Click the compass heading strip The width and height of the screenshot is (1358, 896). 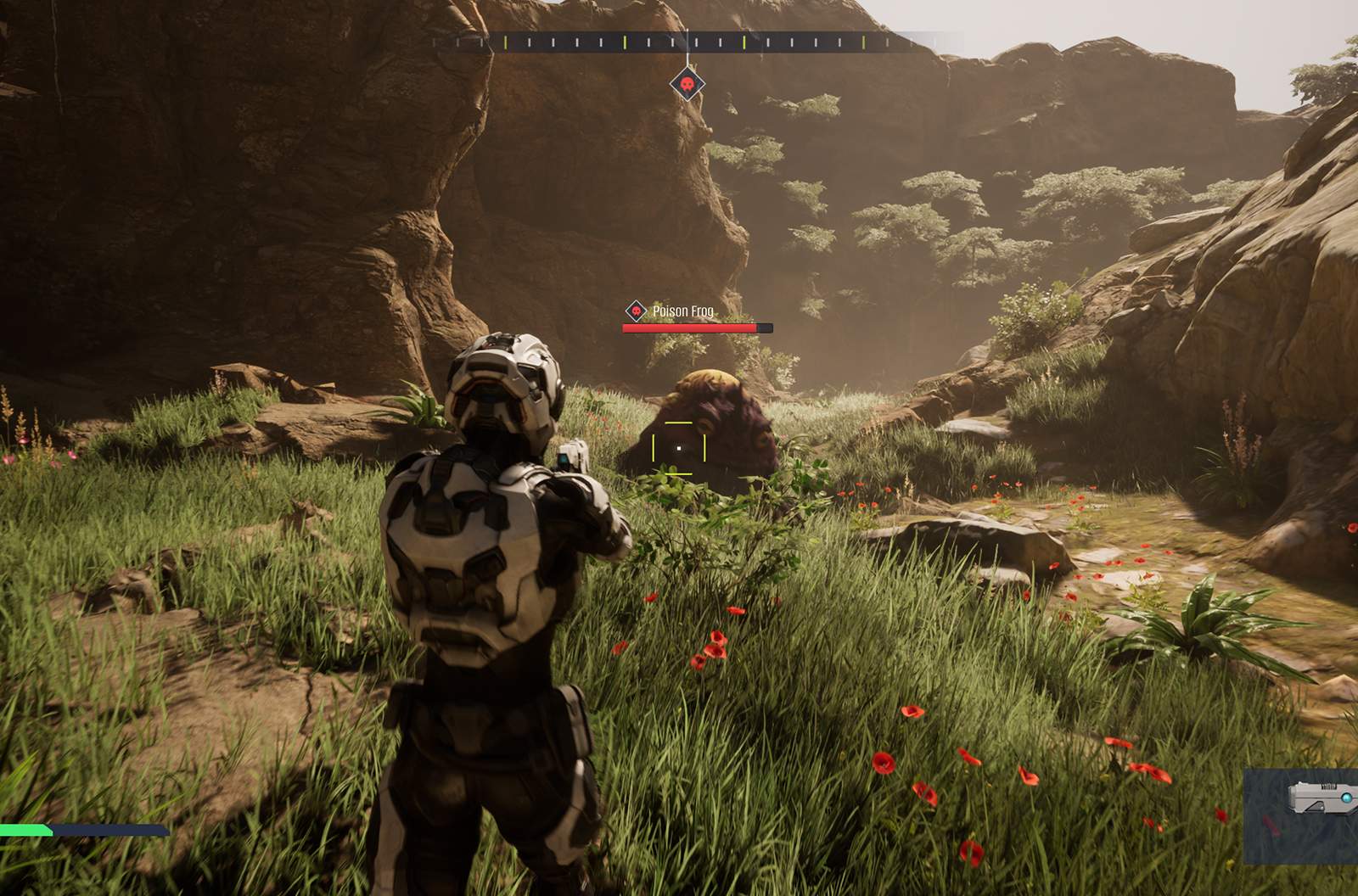pos(696,42)
